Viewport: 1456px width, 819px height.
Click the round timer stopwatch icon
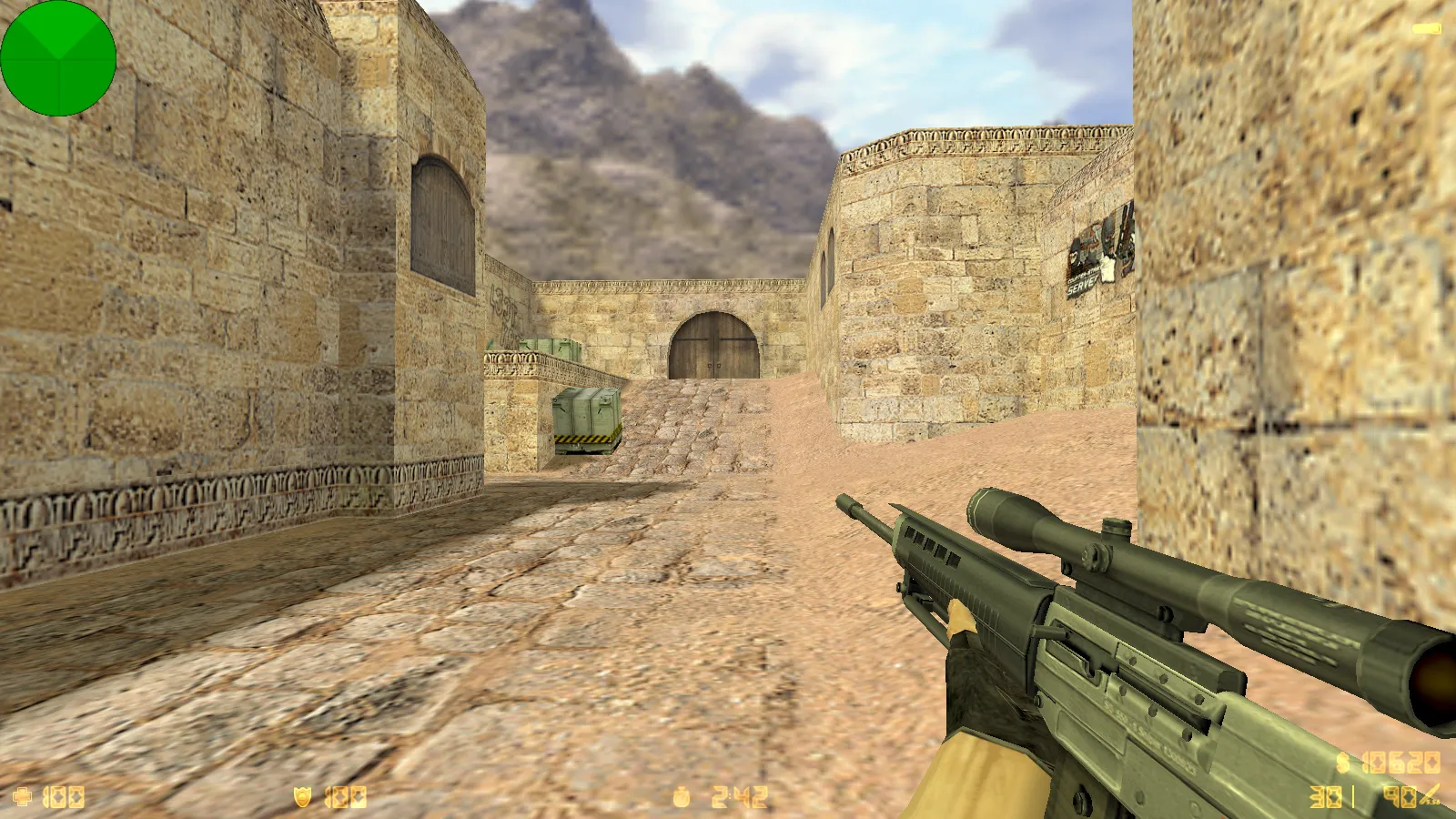click(682, 797)
